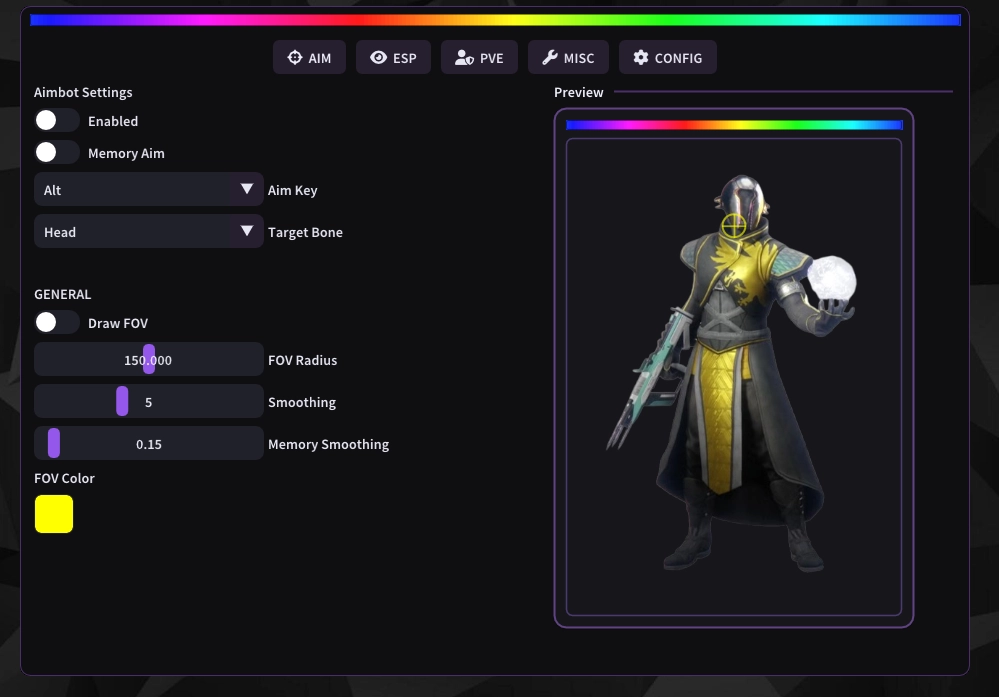Turn on the Memory Aim toggle

(57, 153)
